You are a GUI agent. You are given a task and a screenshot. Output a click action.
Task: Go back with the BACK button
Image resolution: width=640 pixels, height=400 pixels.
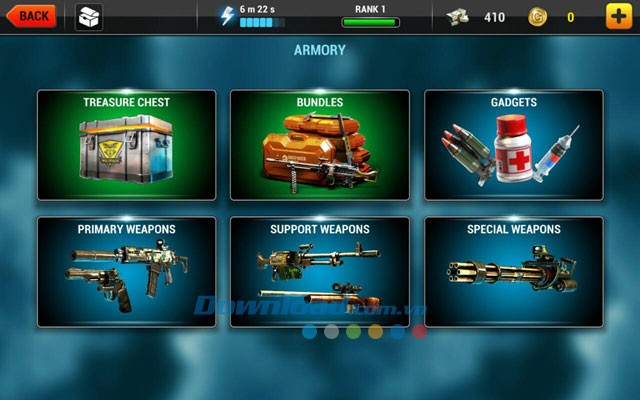[32, 16]
